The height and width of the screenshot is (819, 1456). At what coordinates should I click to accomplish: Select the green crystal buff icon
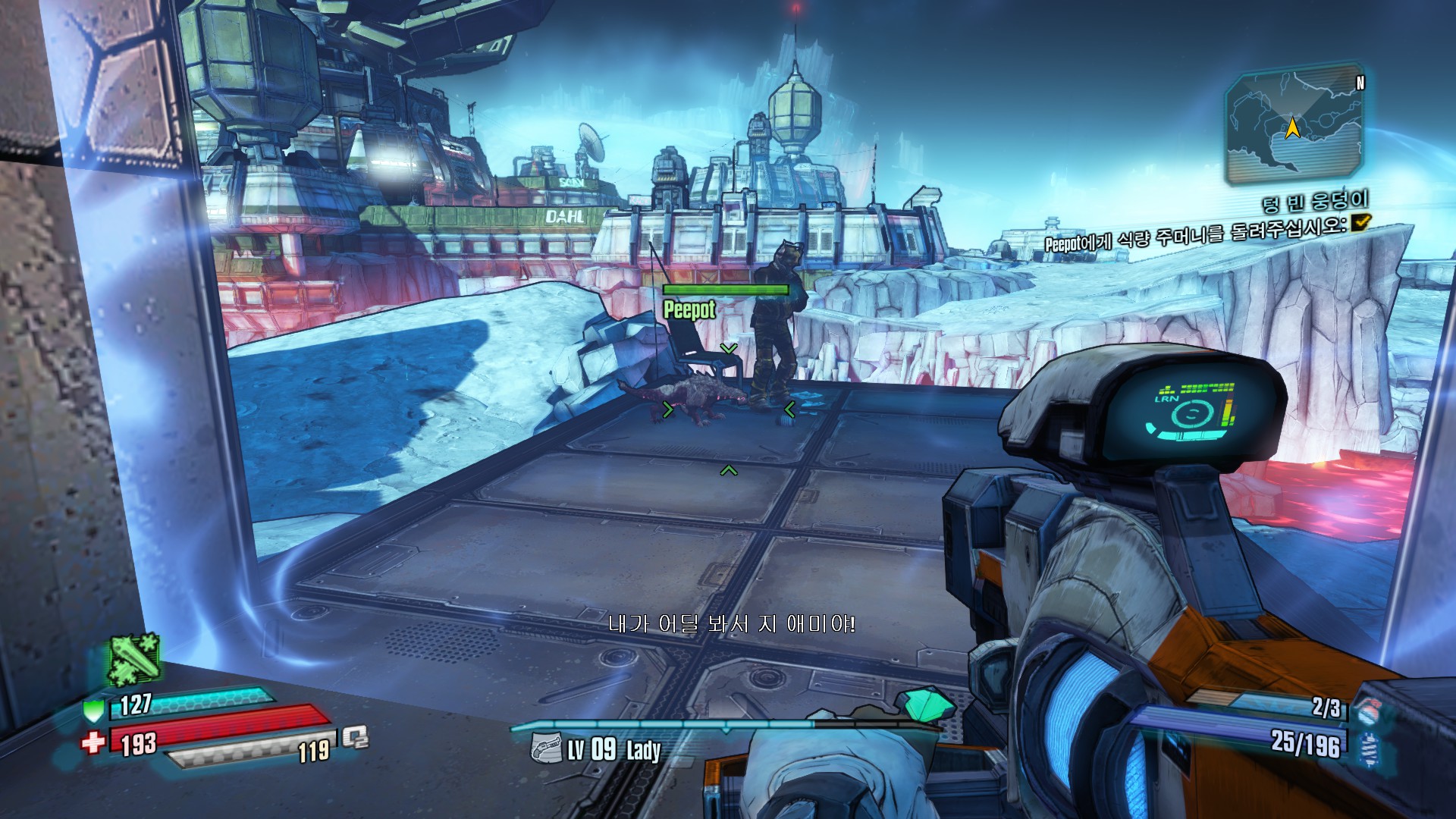point(133,658)
